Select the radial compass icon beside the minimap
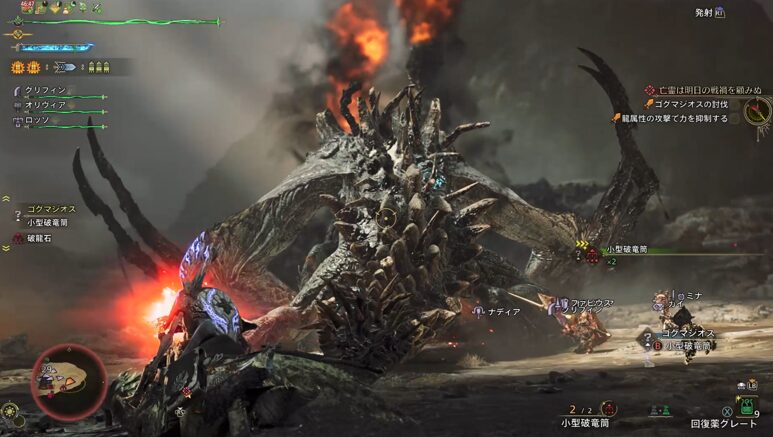The height and width of the screenshot is (437, 773). (x=11, y=409)
